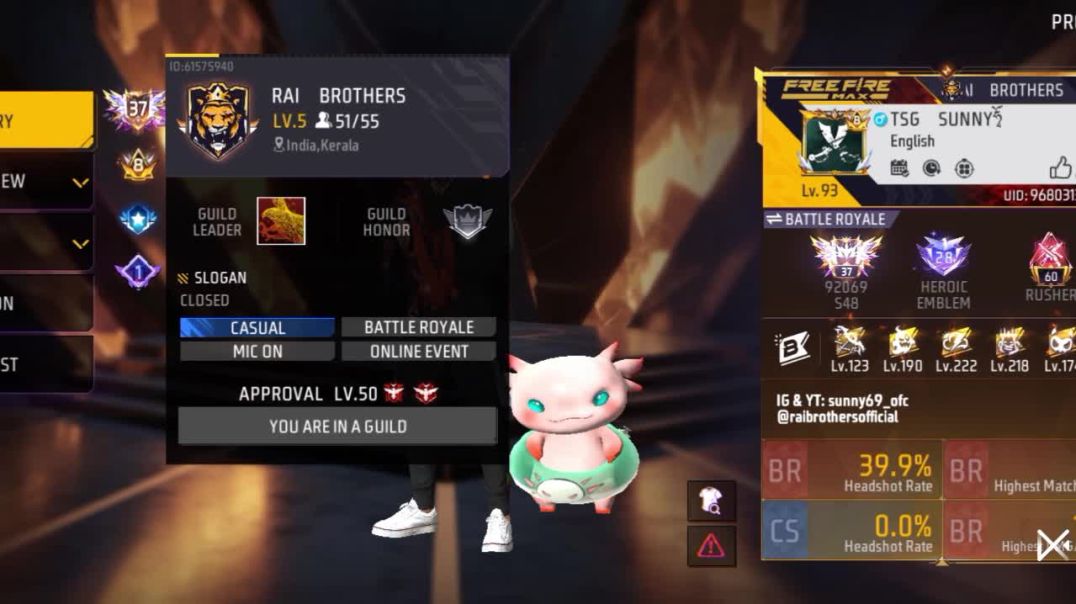This screenshot has width=1076, height=604.
Task: Click the rank 37 badge on the profile card
Action: click(846, 256)
